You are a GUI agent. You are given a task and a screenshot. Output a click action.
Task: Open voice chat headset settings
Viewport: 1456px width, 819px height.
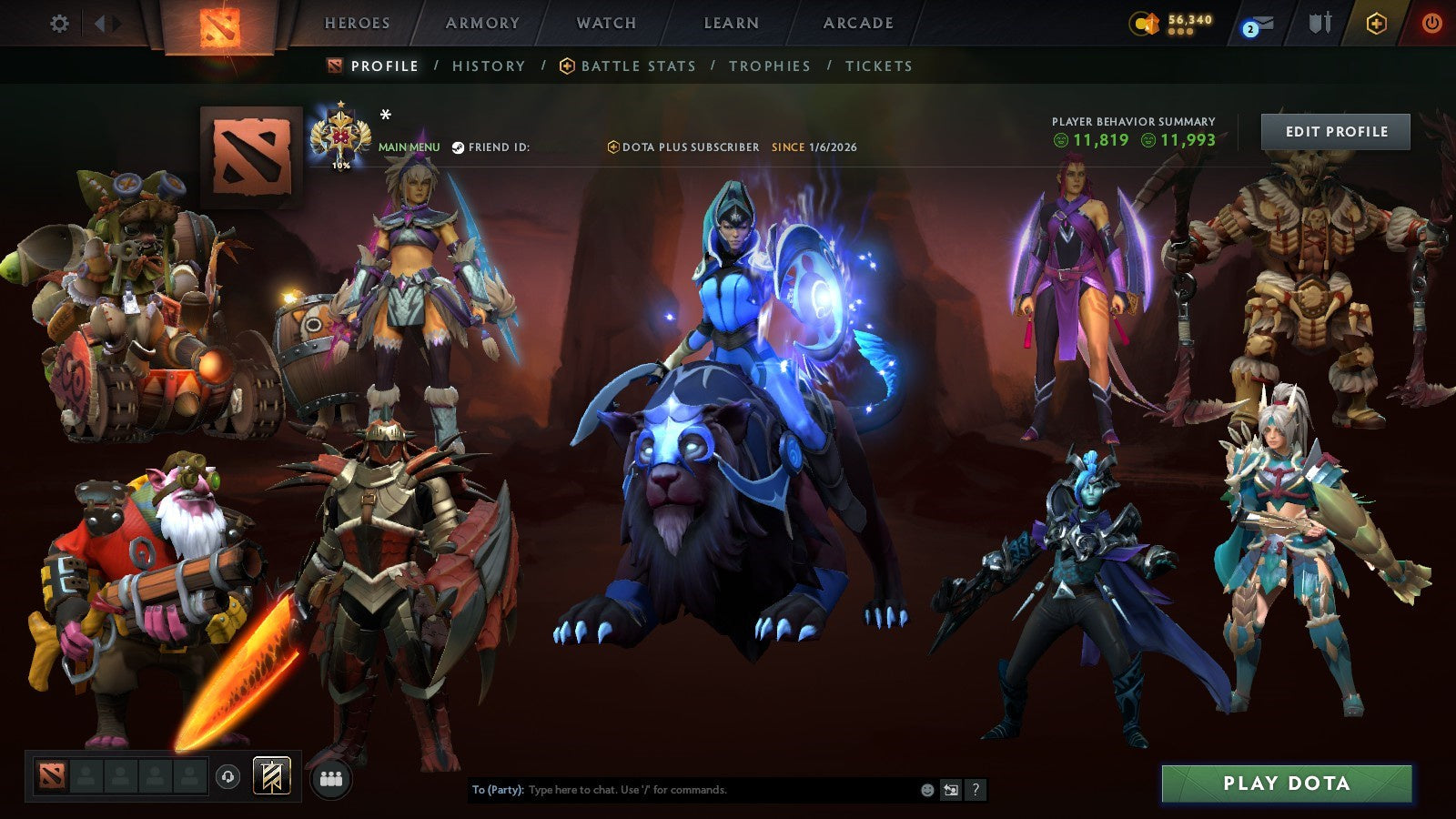(227, 773)
